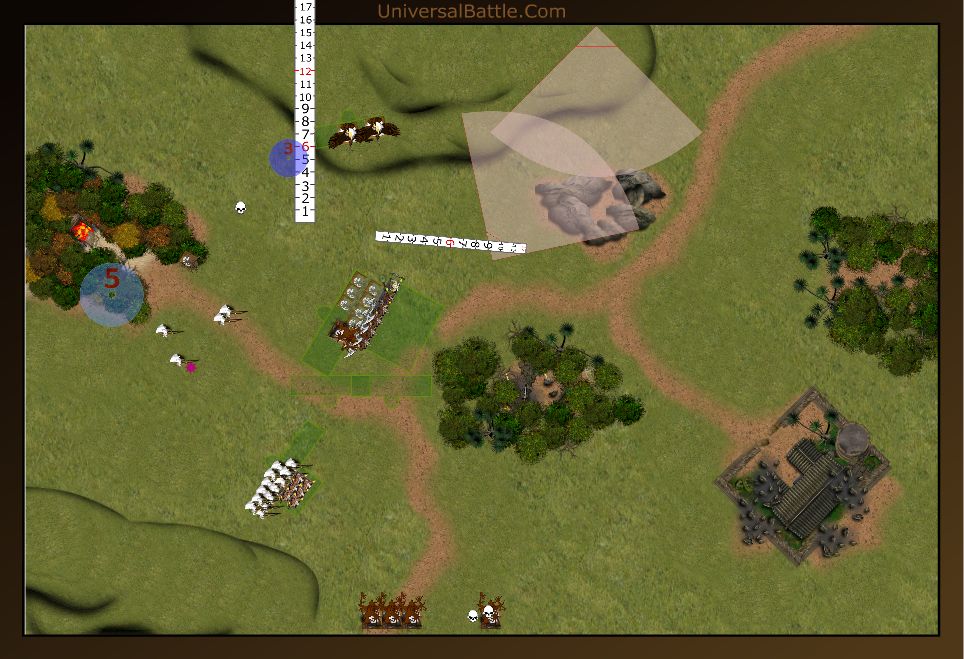Select the blue counter showing 5
964x659 pixels.
coord(111,293)
